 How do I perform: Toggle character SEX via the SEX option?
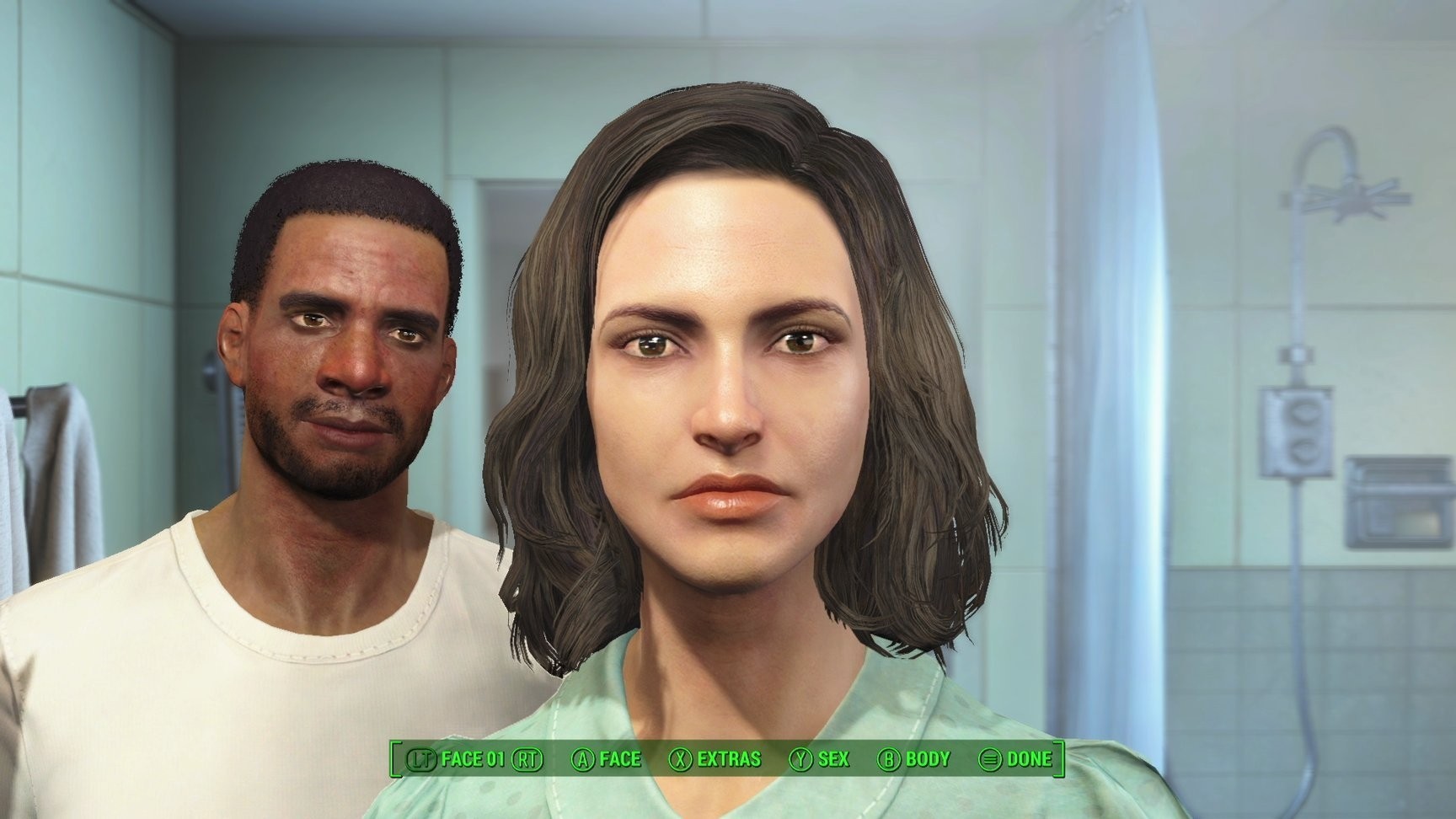(832, 759)
